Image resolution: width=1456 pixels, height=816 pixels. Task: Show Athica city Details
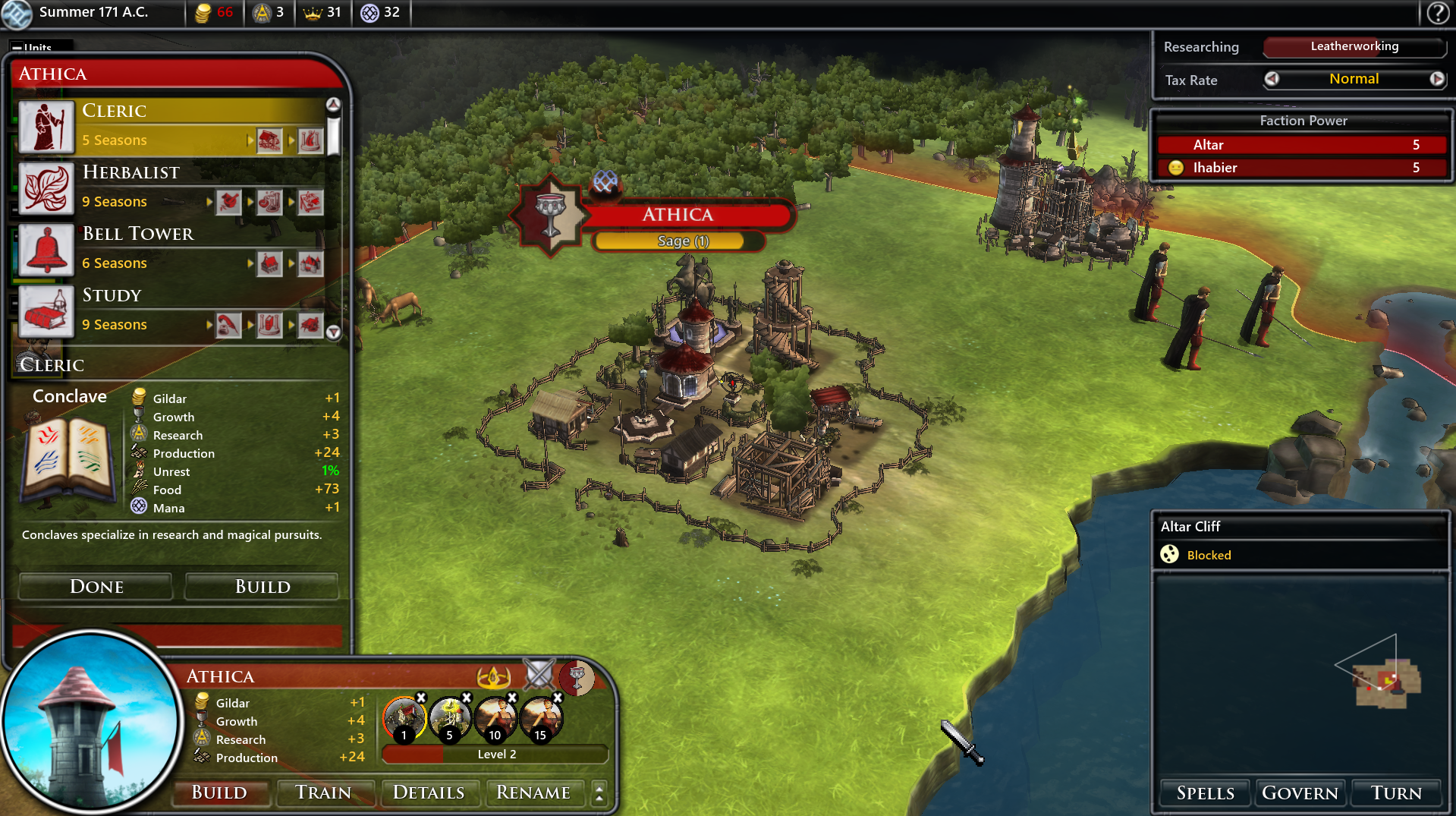[x=429, y=792]
